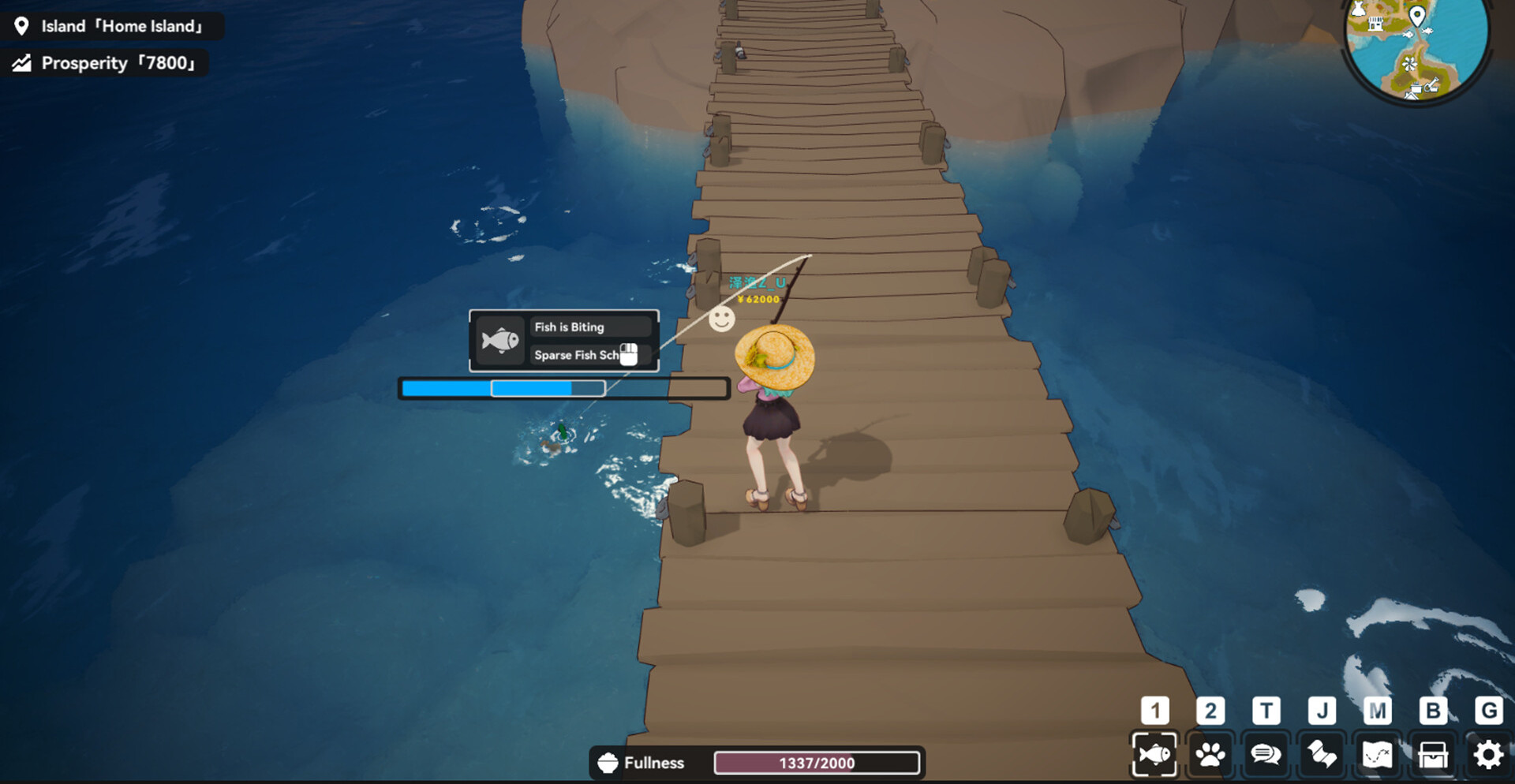Click the circular island minimap
This screenshot has width=1515, height=784.
tap(1416, 47)
